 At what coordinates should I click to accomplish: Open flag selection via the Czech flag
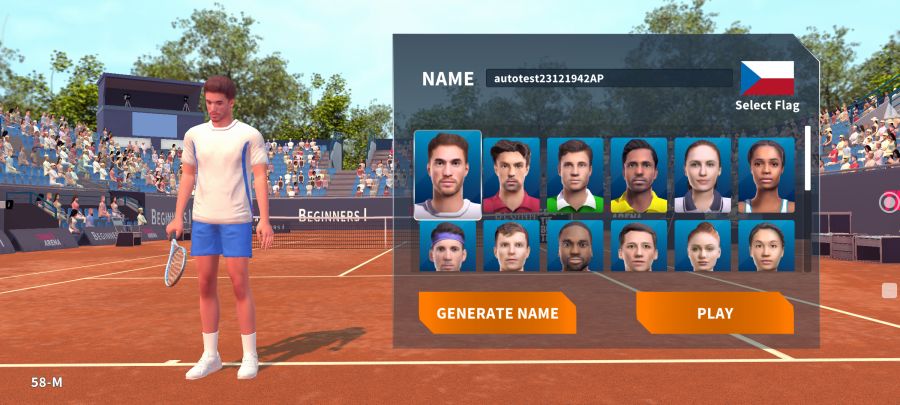(767, 78)
